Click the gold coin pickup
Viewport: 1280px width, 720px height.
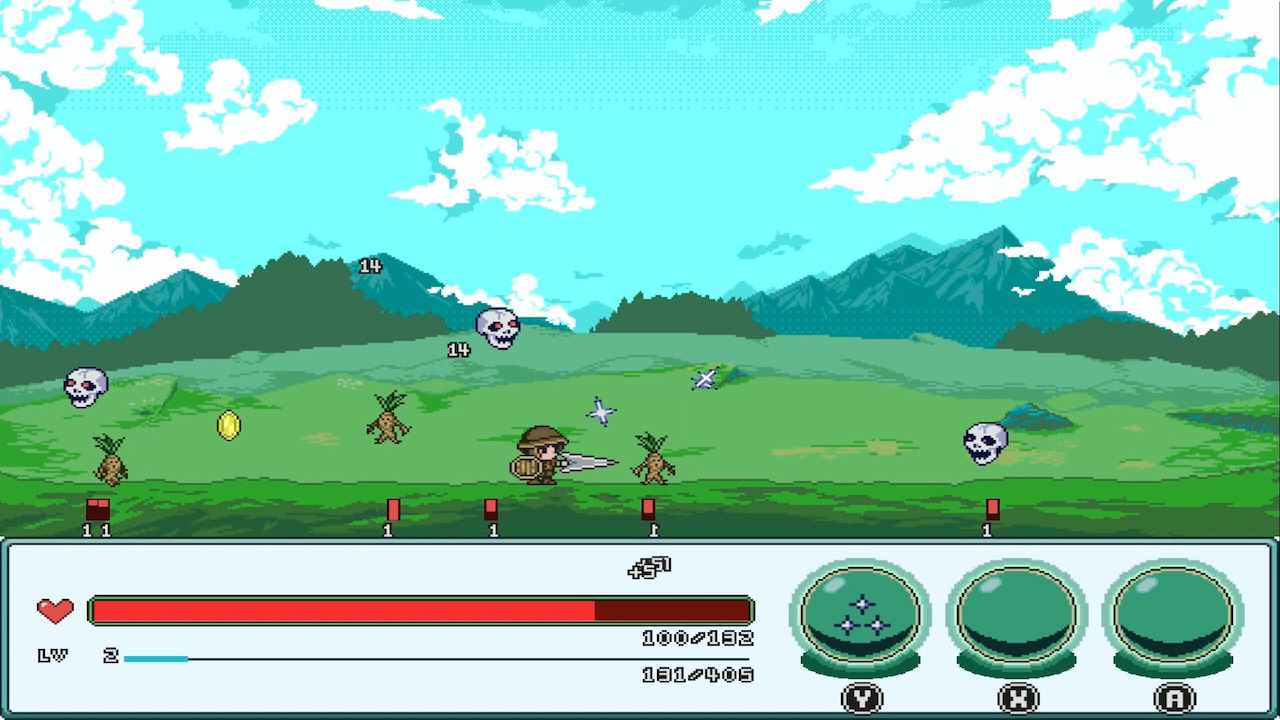click(x=228, y=426)
